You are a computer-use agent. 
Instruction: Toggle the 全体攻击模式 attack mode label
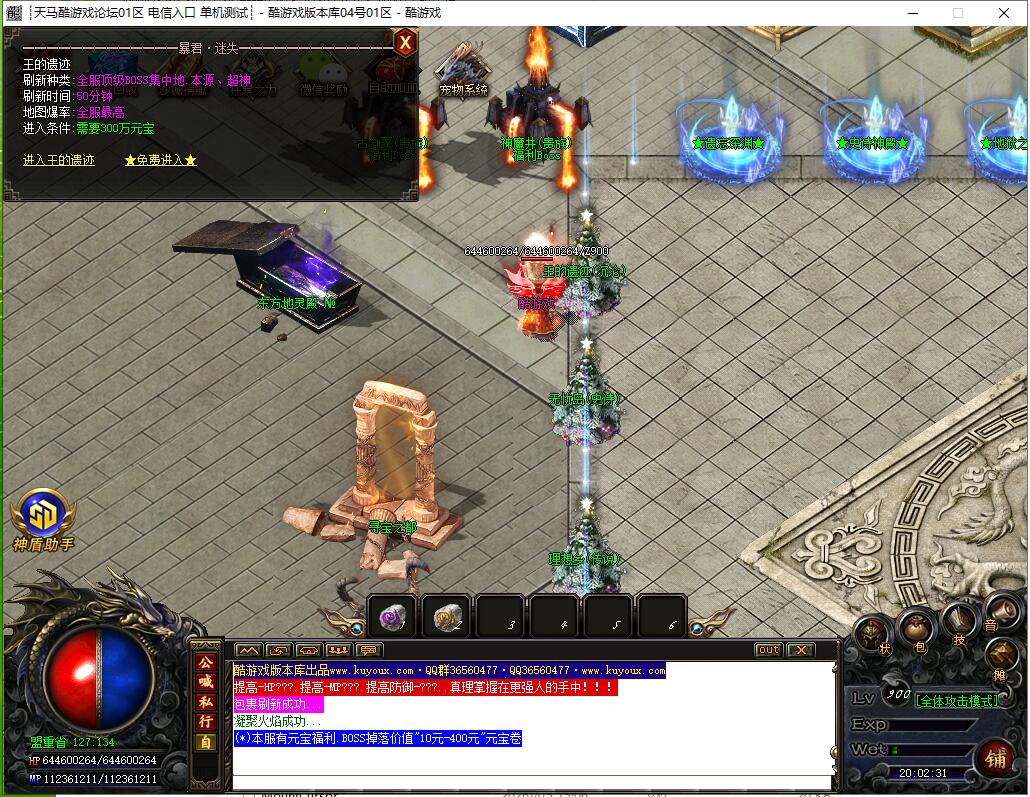(x=956, y=701)
